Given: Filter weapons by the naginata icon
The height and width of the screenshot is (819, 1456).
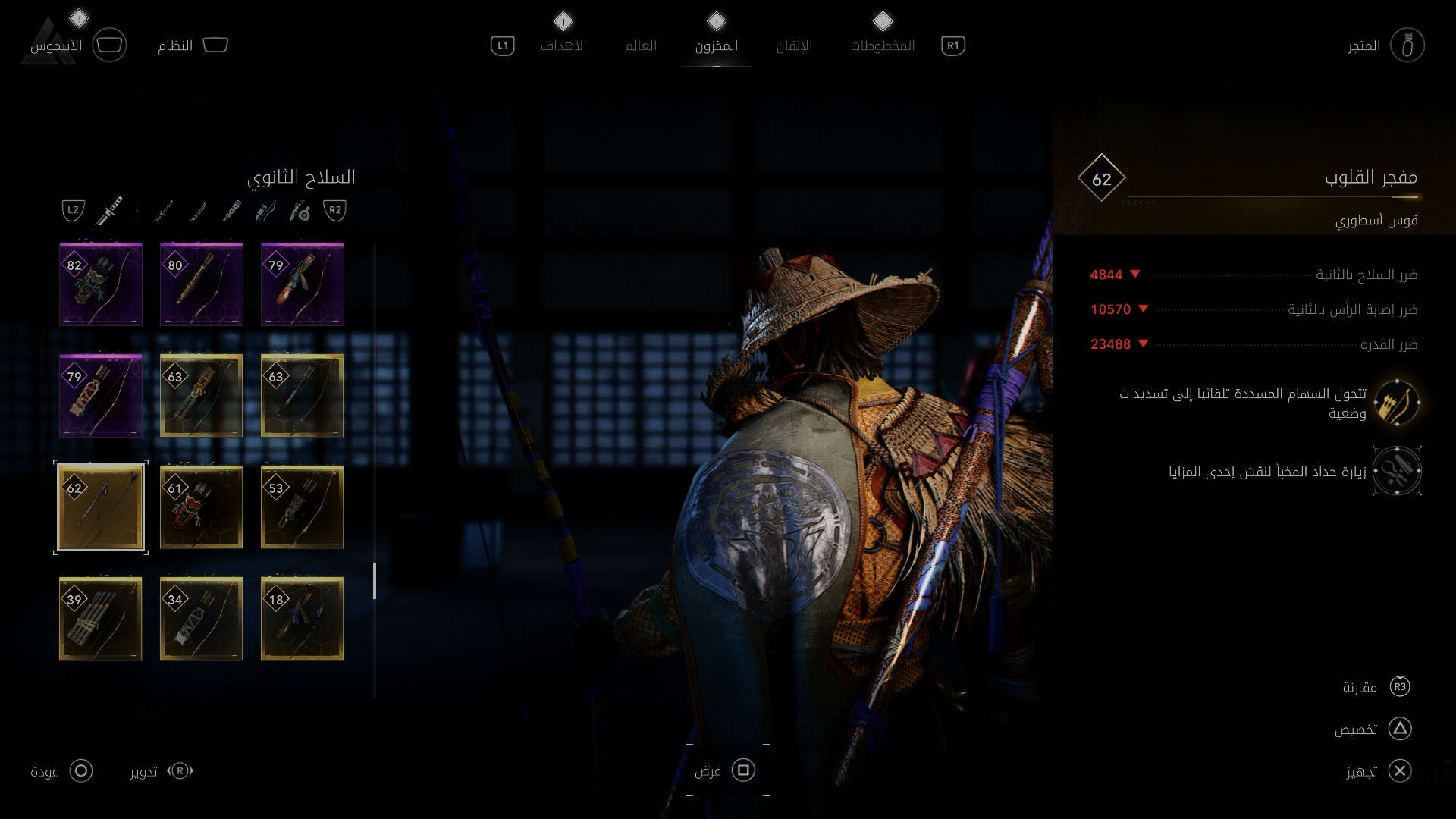Looking at the screenshot, I should pyautogui.click(x=198, y=211).
